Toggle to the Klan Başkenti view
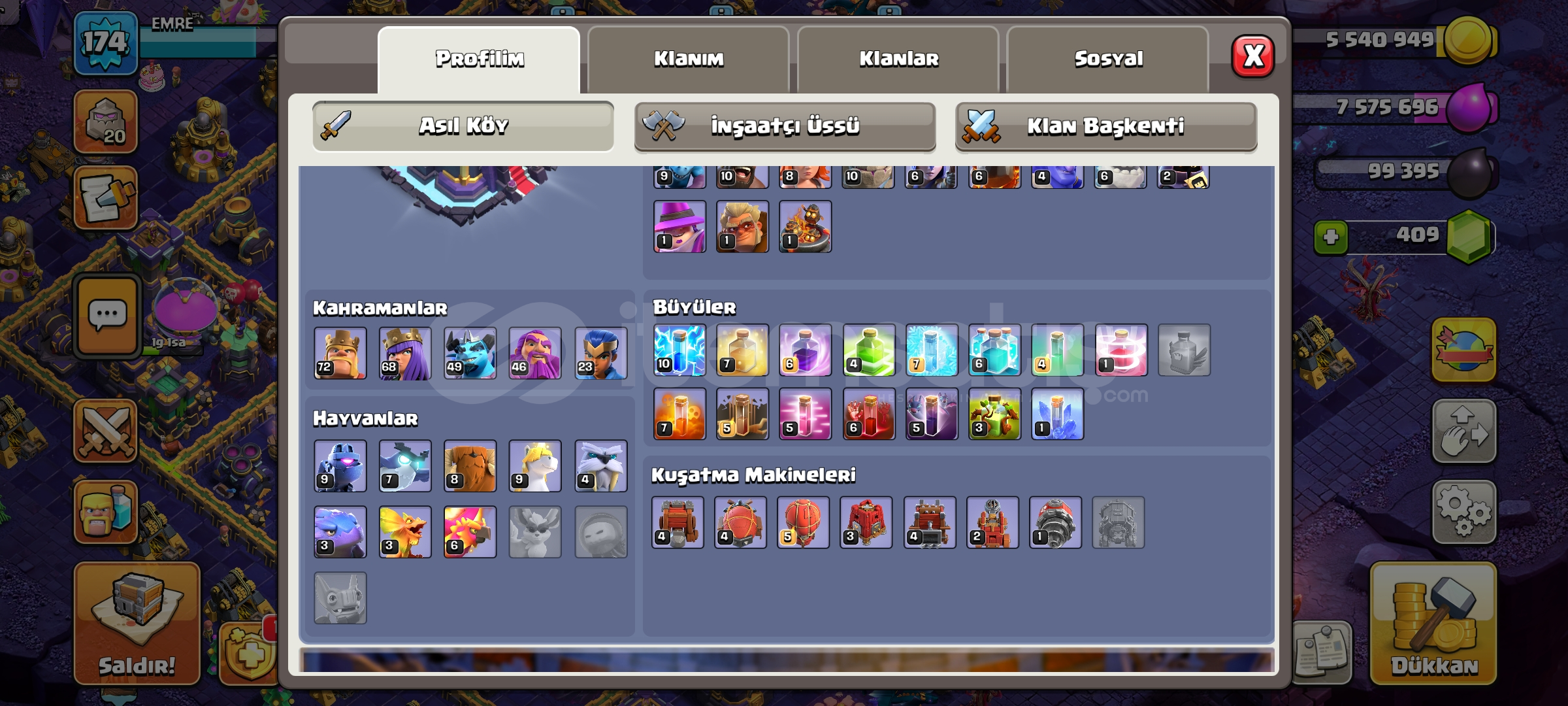Image resolution: width=1568 pixels, height=706 pixels. tap(1104, 127)
